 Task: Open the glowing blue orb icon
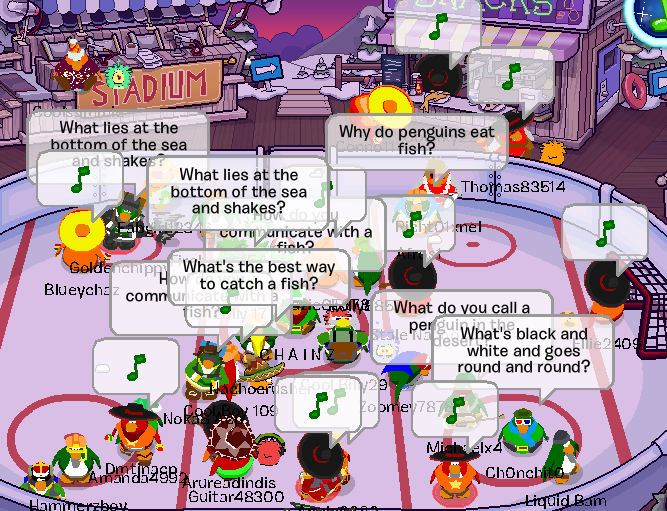click(651, 12)
